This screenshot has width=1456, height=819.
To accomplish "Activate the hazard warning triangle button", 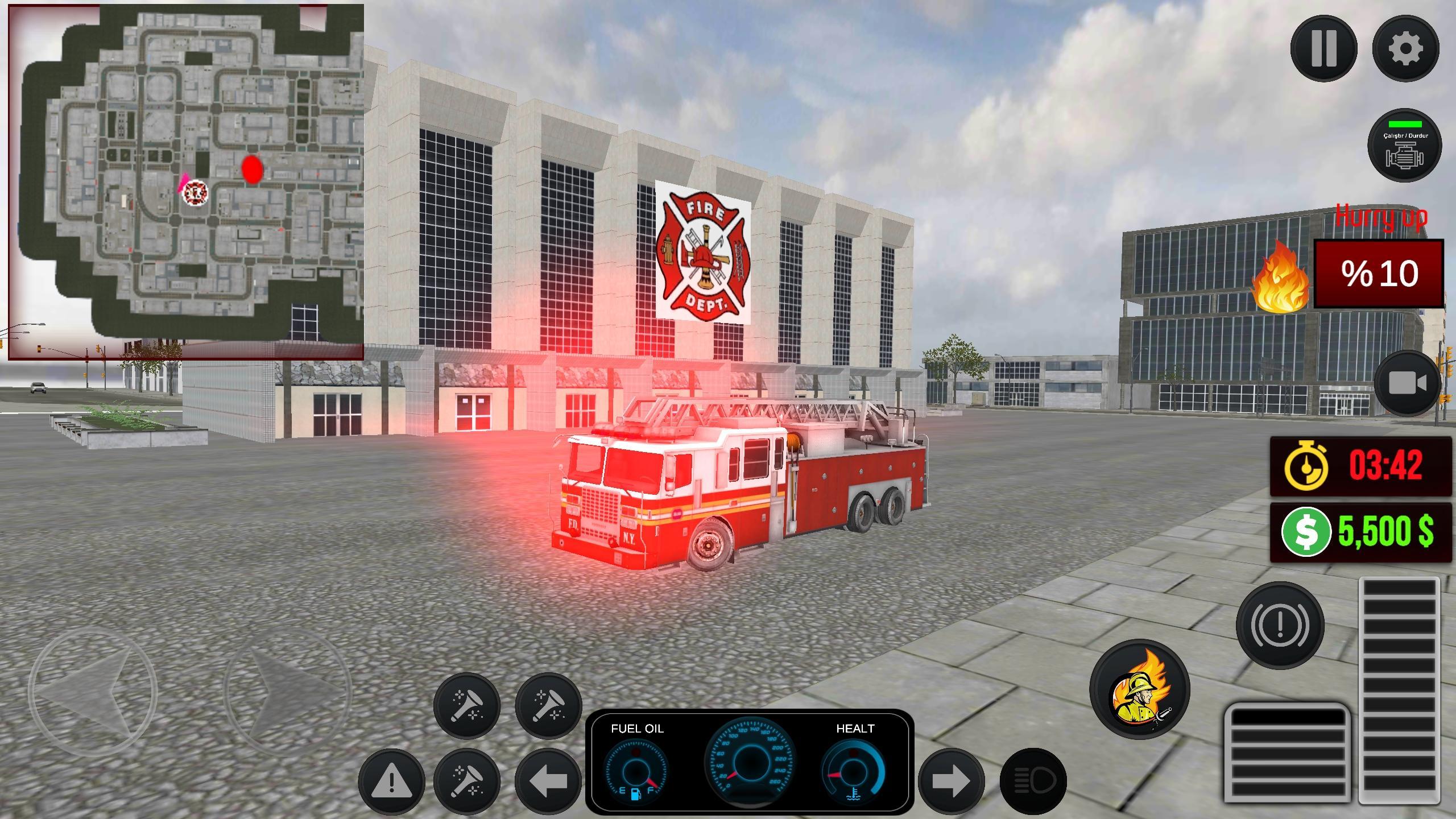I will click(391, 781).
